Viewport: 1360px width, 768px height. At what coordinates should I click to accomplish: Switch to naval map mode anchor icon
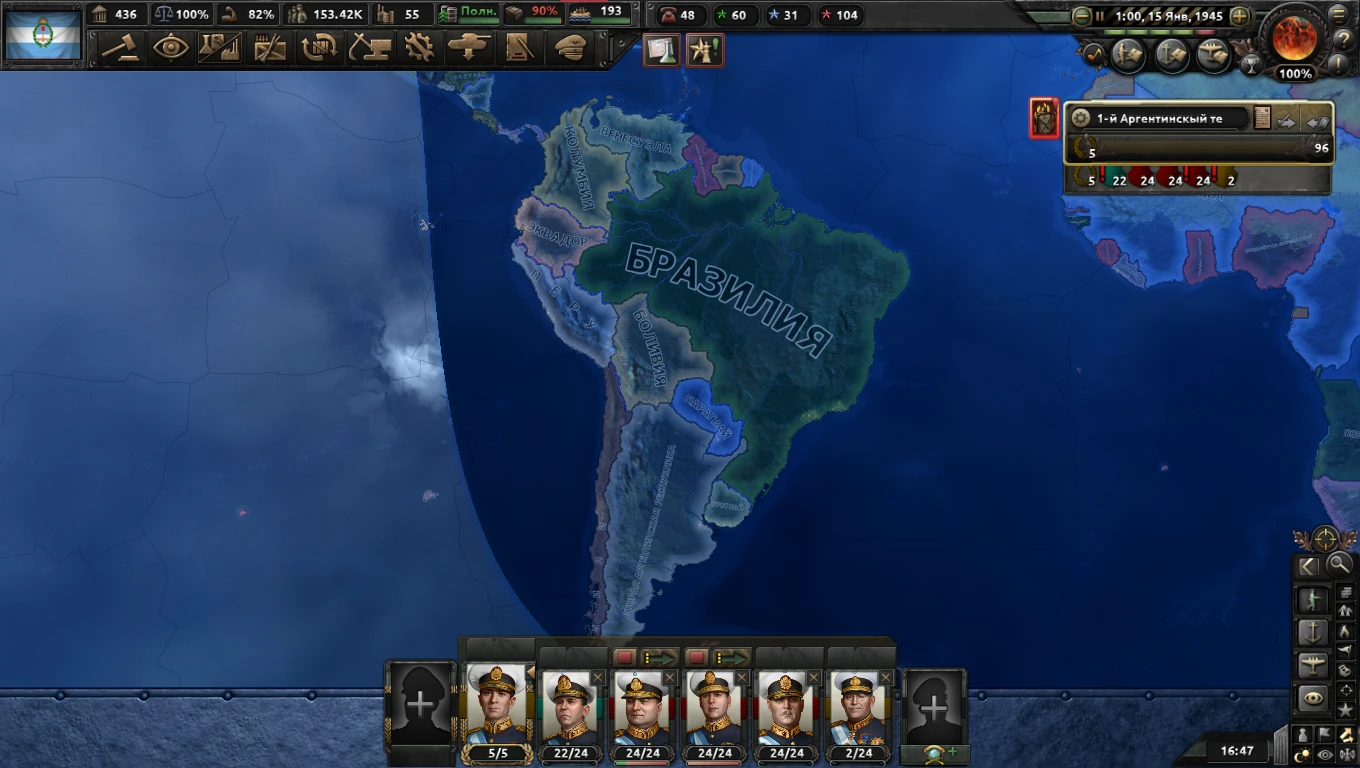[1312, 631]
